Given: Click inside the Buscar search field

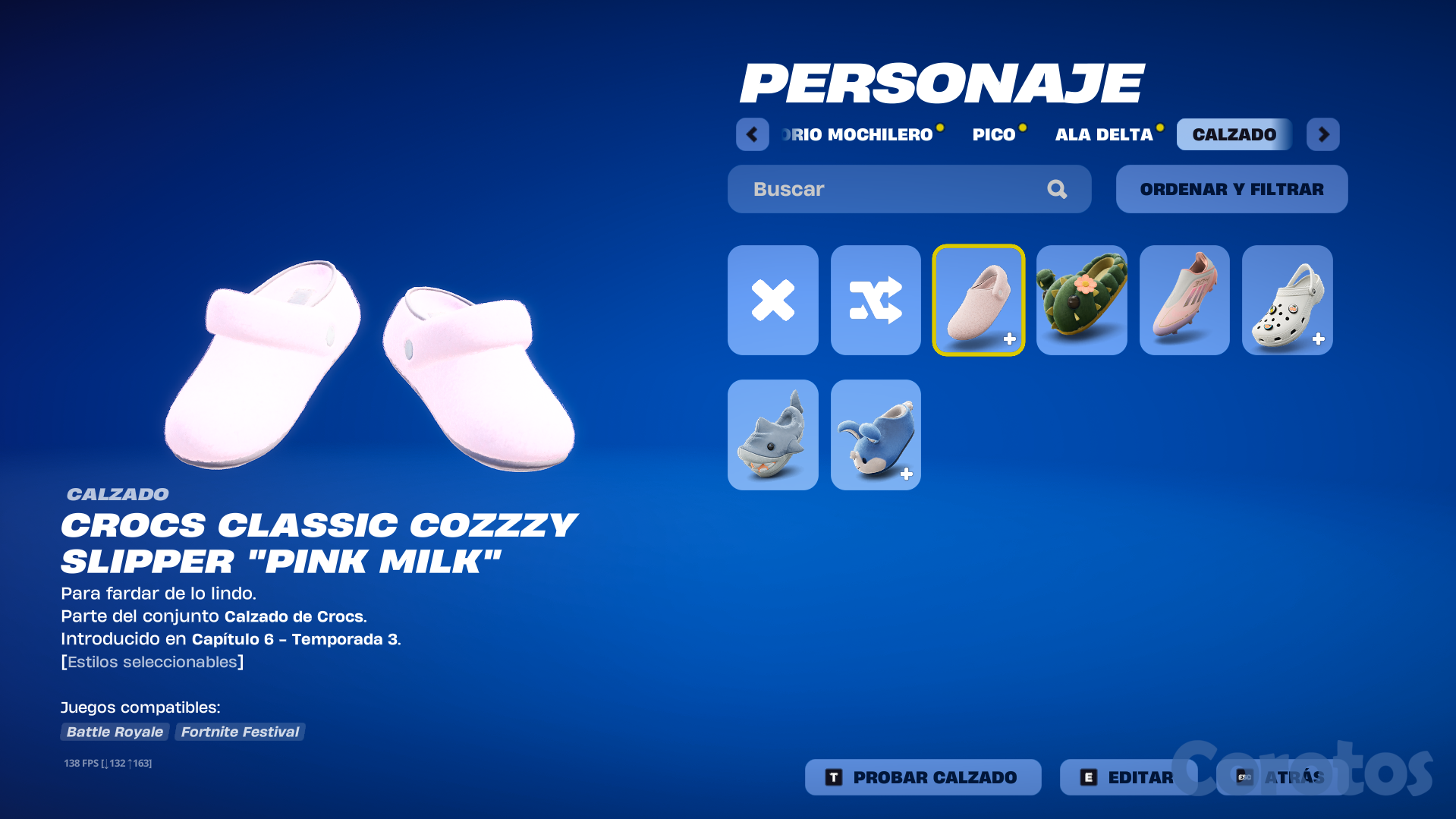Looking at the screenshot, I should click(x=873, y=189).
